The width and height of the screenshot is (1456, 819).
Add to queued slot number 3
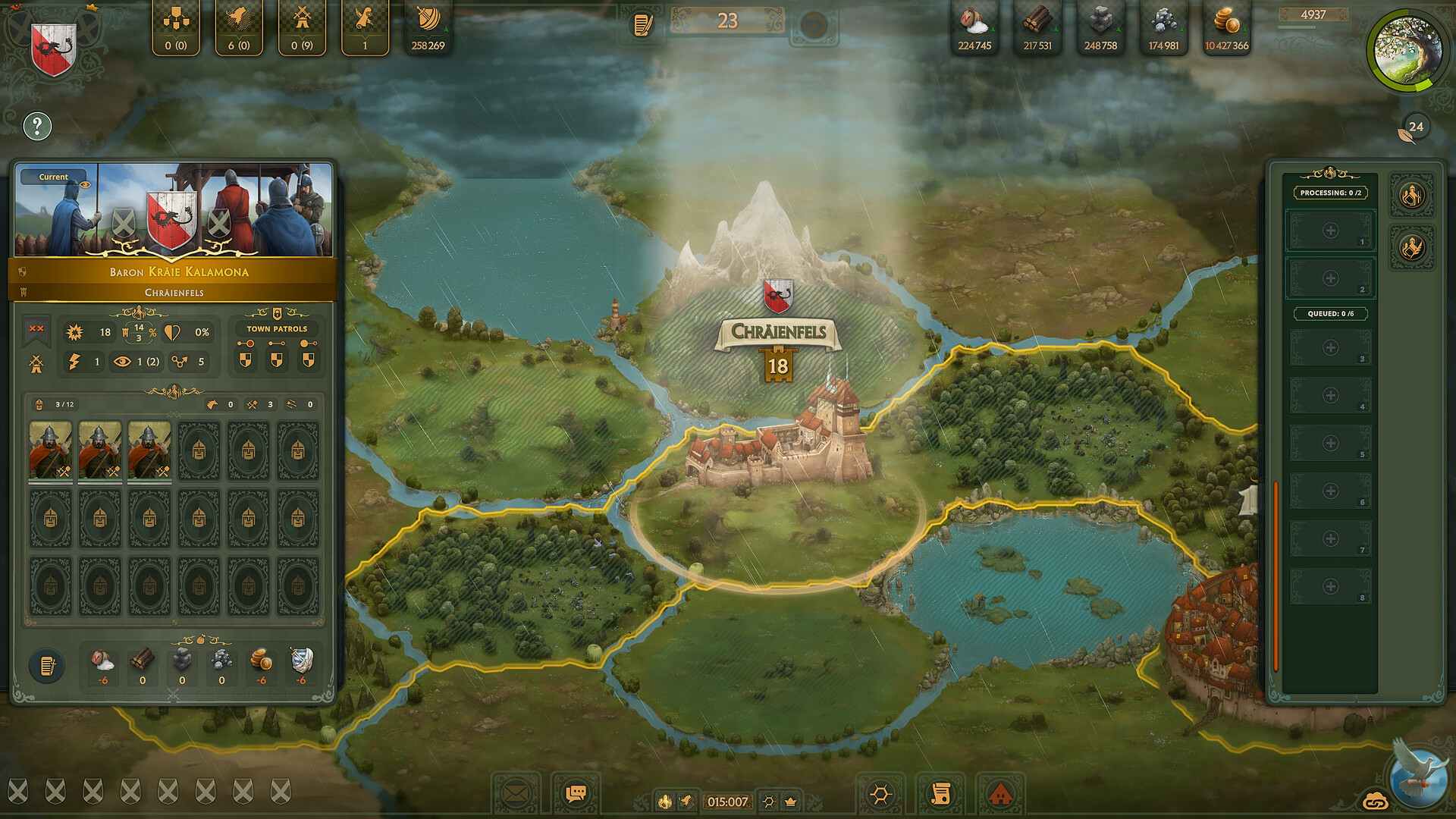click(x=1330, y=348)
